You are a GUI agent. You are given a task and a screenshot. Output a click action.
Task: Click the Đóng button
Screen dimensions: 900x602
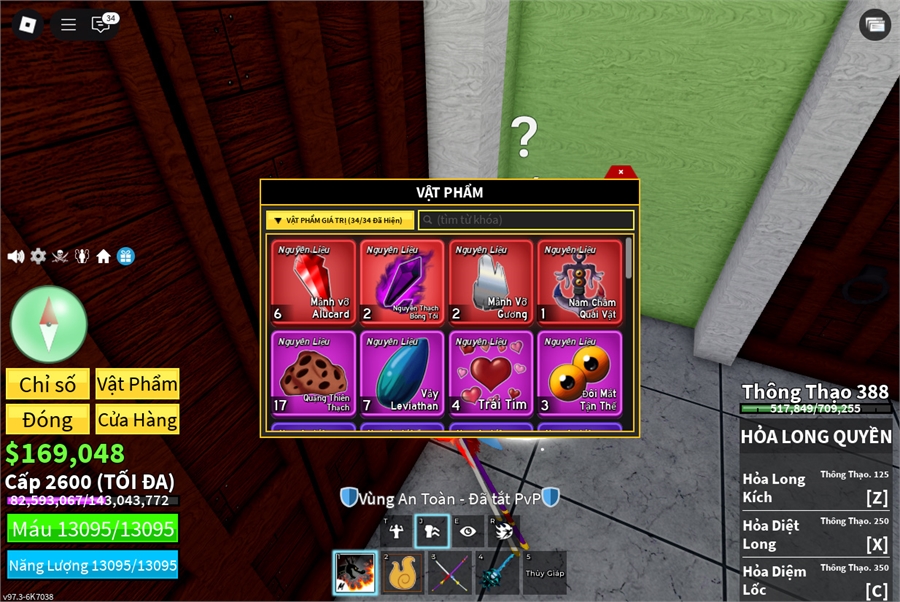48,419
